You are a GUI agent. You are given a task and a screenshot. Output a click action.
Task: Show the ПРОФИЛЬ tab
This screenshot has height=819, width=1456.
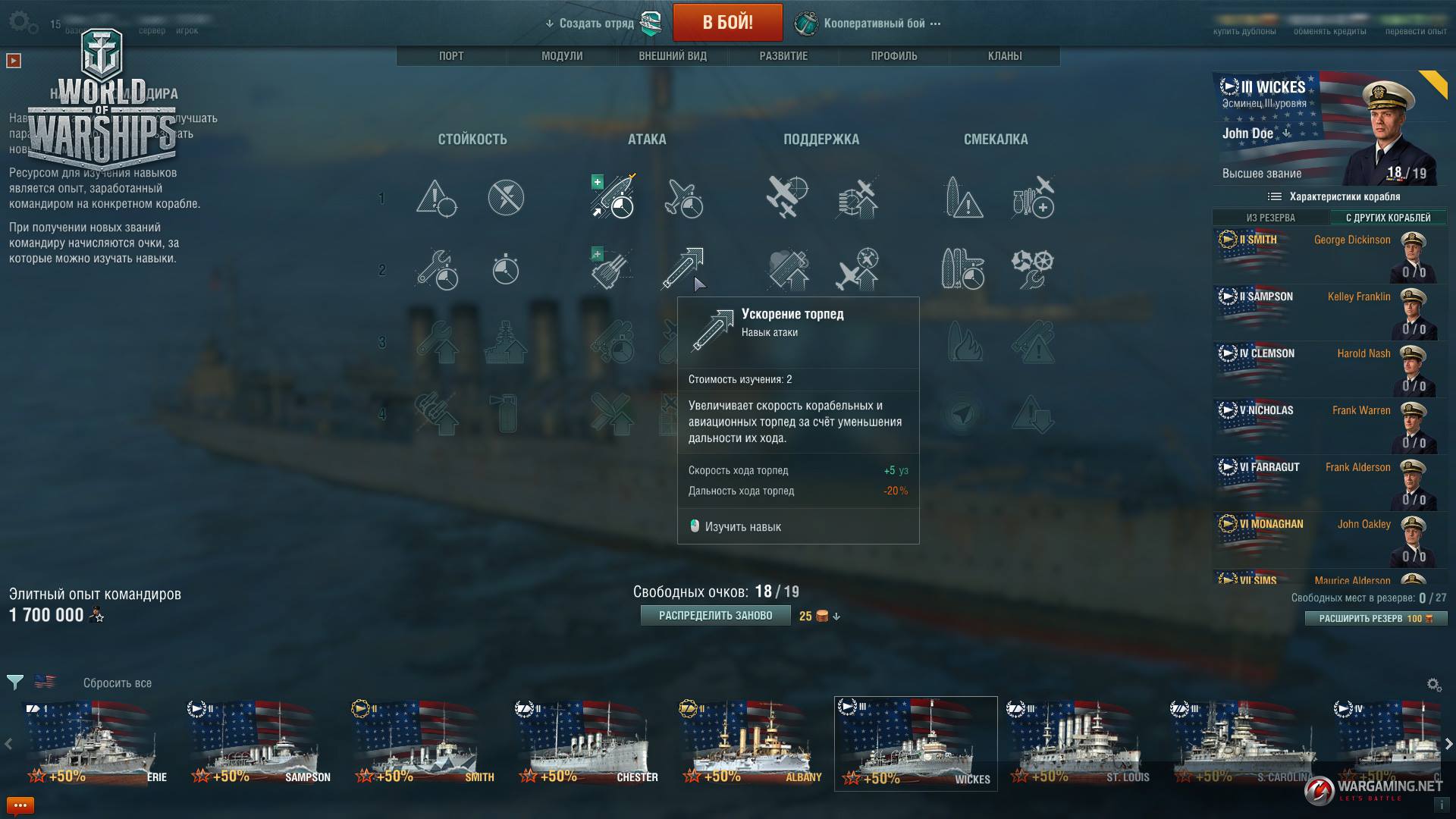pyautogui.click(x=894, y=56)
